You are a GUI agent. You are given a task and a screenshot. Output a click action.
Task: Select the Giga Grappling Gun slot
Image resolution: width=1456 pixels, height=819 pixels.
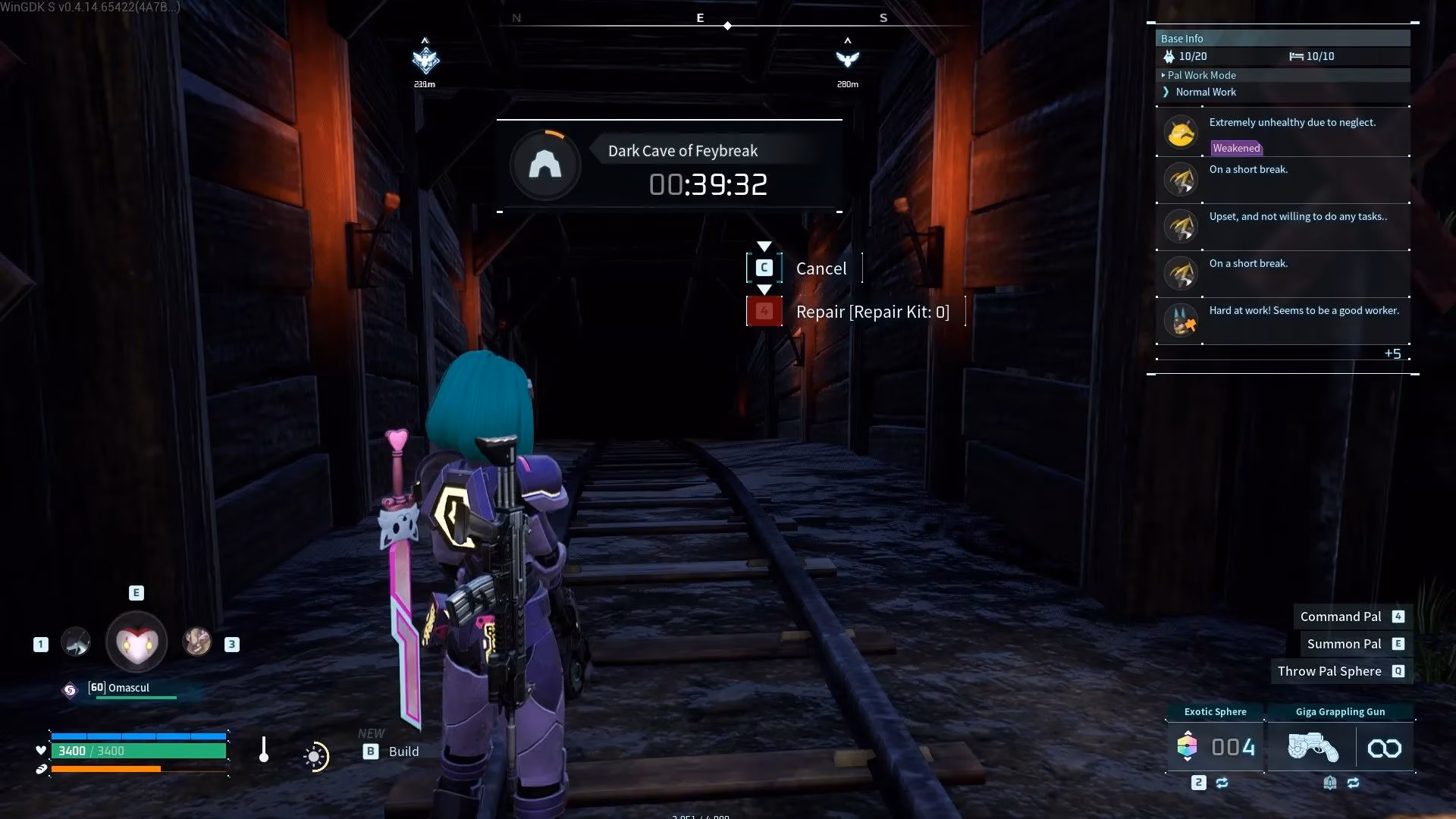tap(1340, 747)
